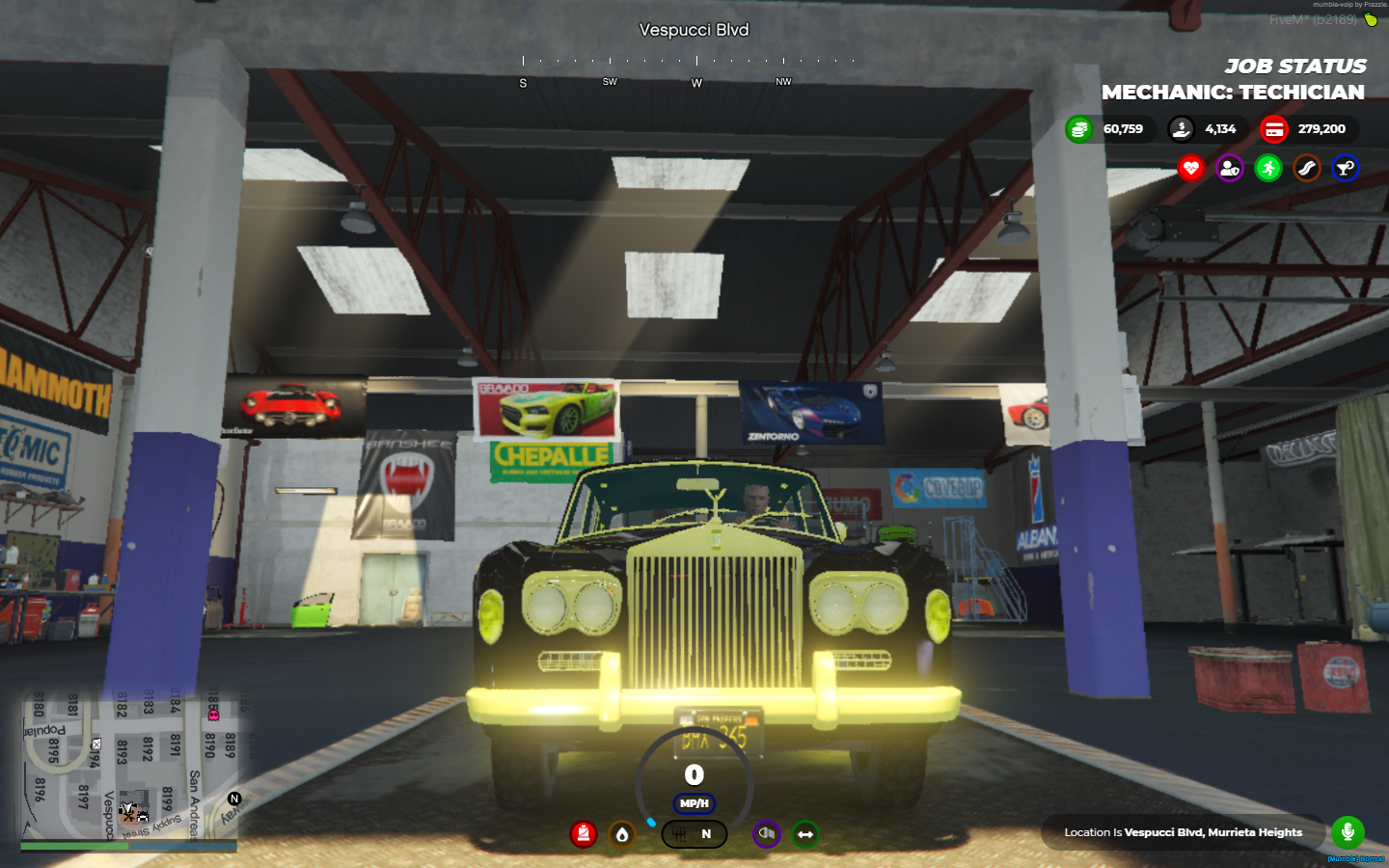Select the dollar-in-hand salary icon
Viewport: 1389px width, 868px height.
[1181, 128]
